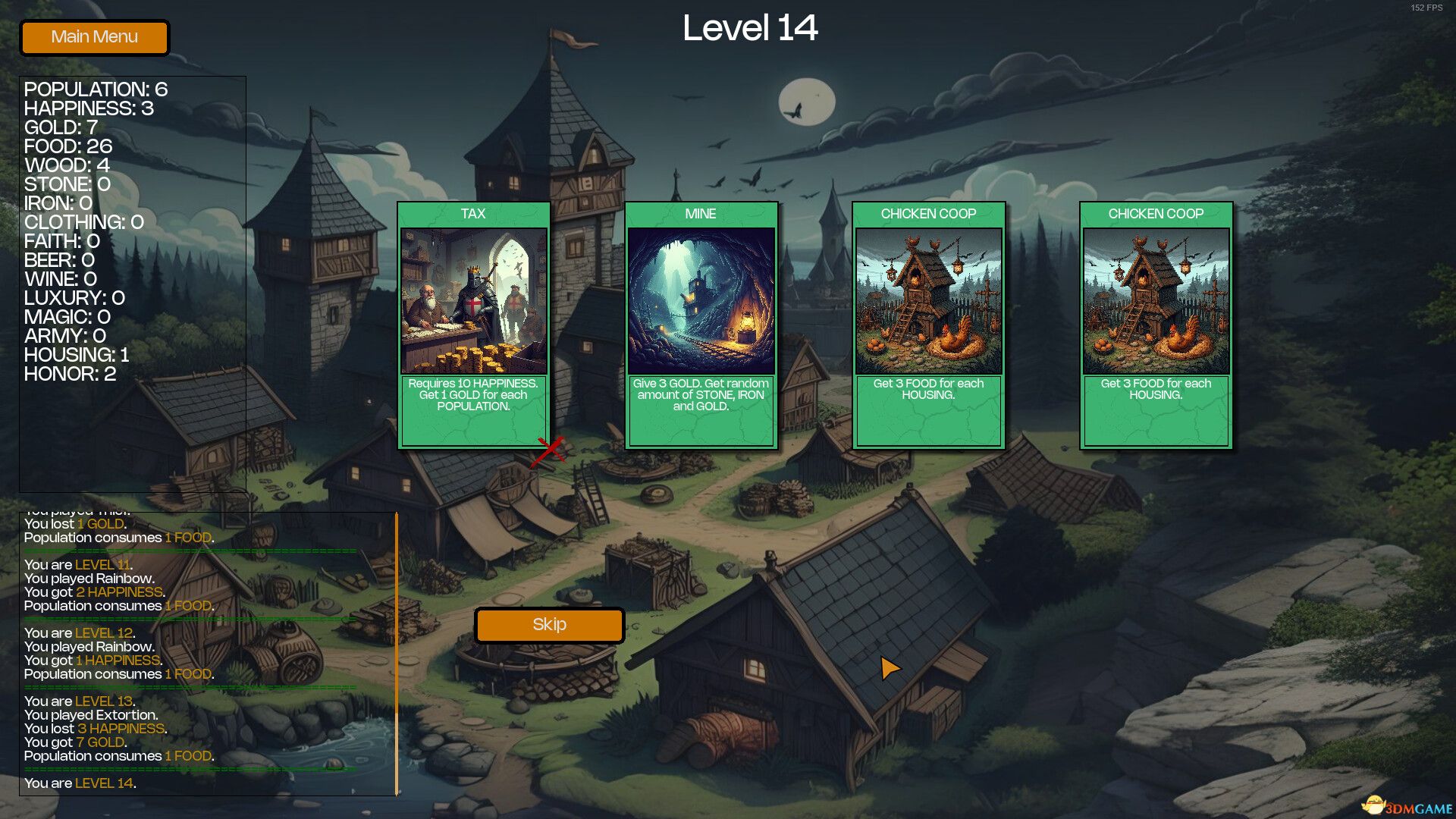Screen dimensions: 1456x819
Task: Choose the Tax card
Action: point(473,325)
